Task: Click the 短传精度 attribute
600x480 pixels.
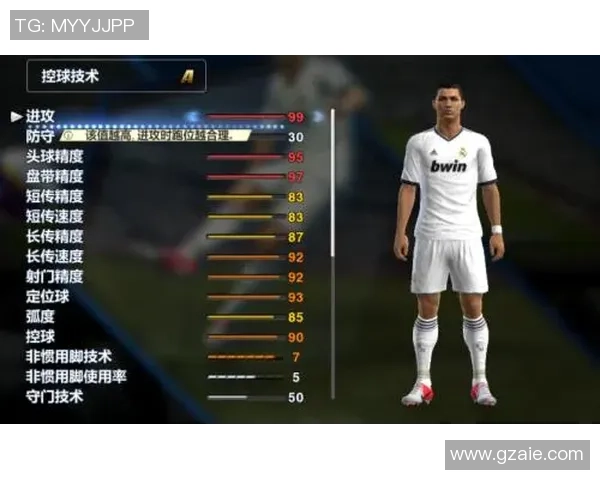Action: coord(55,197)
